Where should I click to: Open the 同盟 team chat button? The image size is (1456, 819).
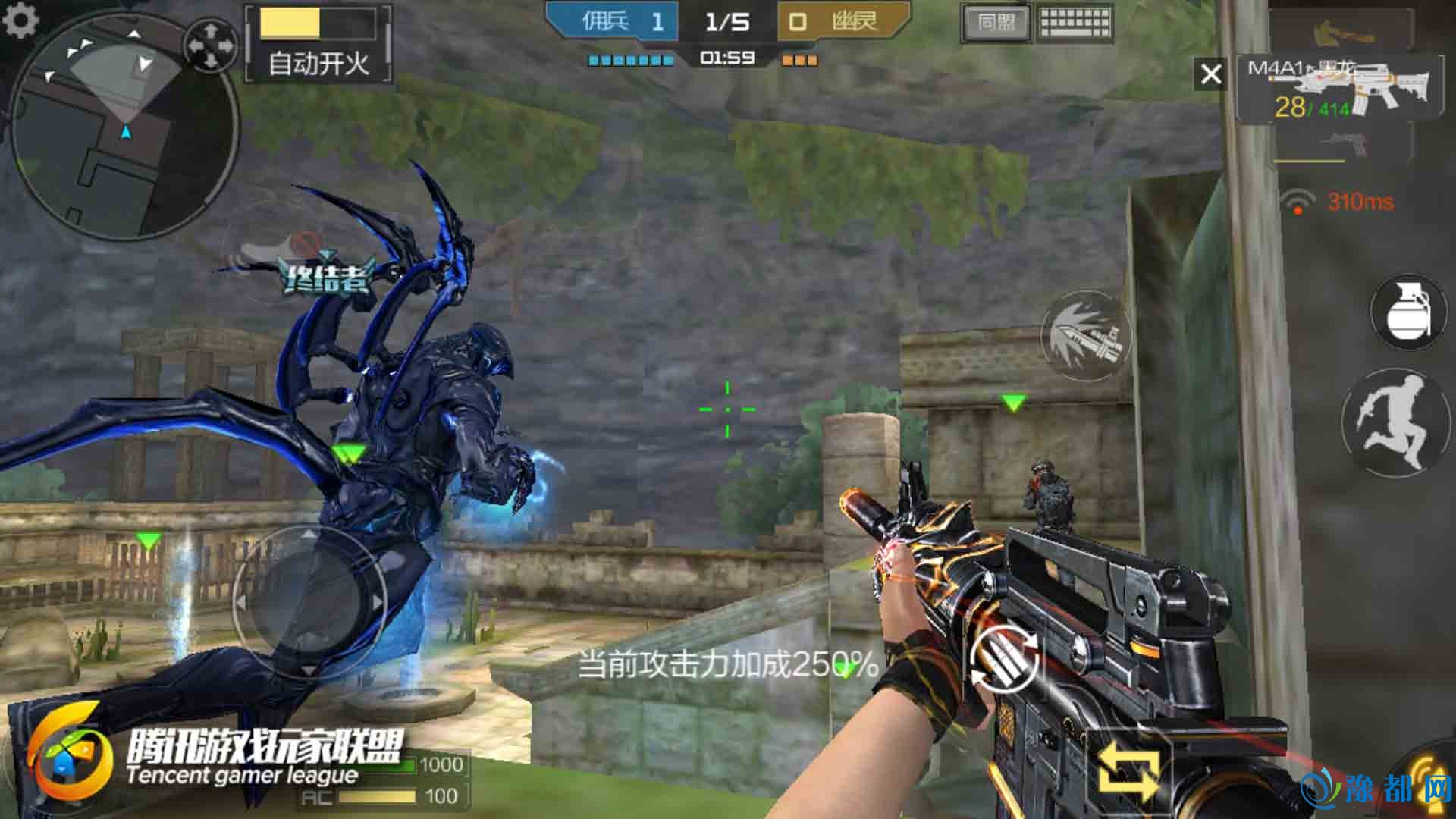[996, 23]
